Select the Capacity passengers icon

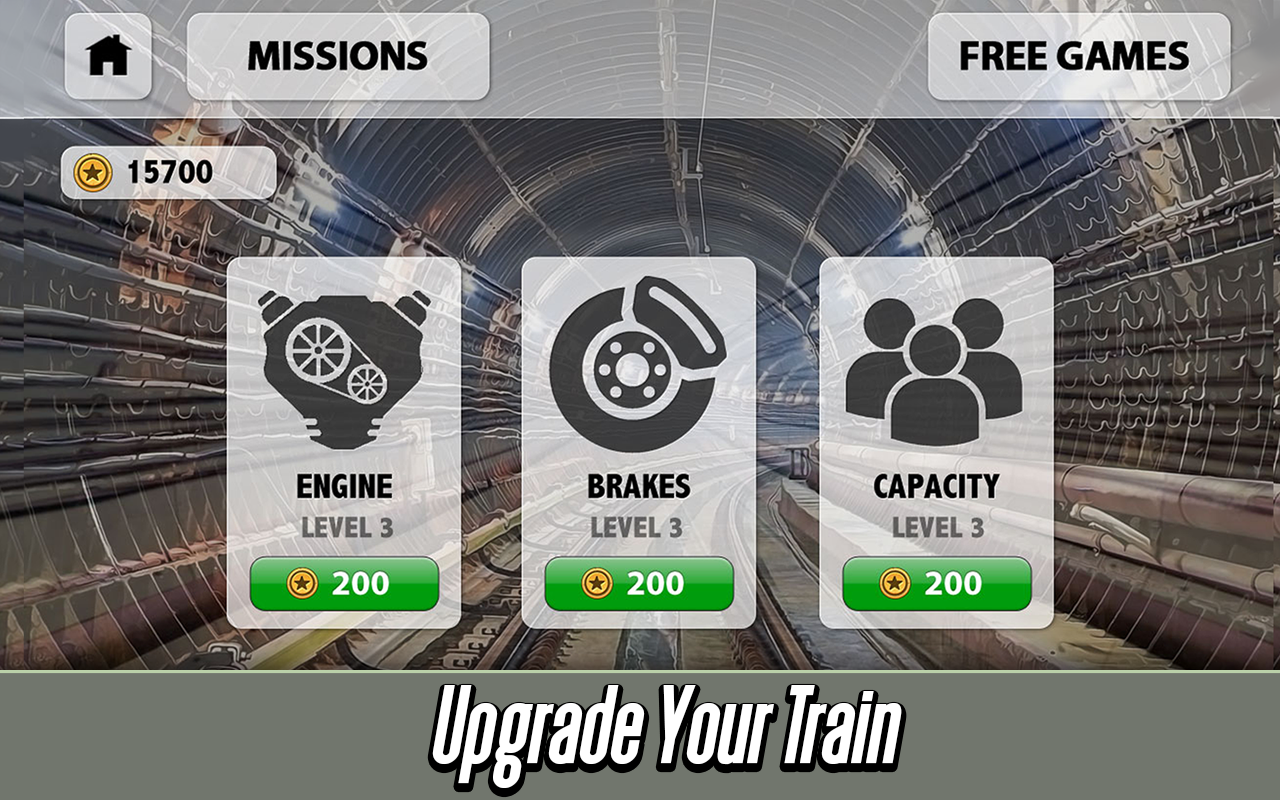pos(937,360)
